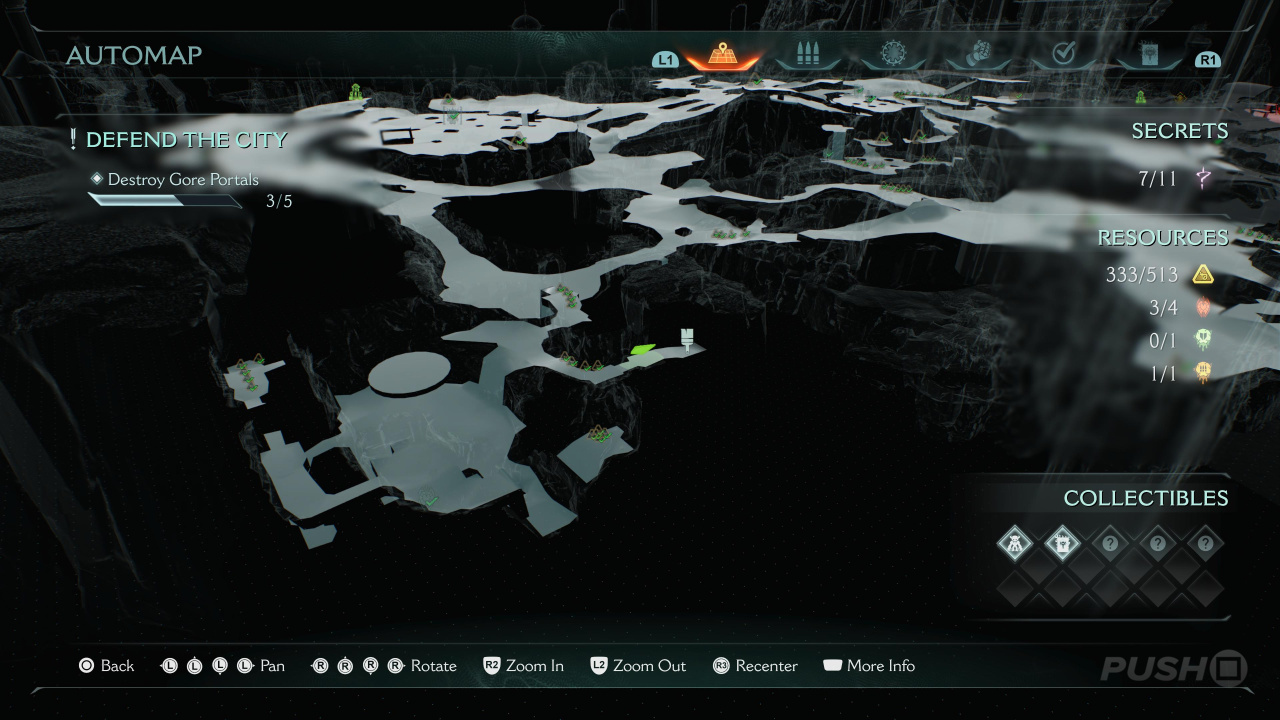Click the green checkmark marker on the map
Screen dimensions: 1280x720
tap(432, 499)
